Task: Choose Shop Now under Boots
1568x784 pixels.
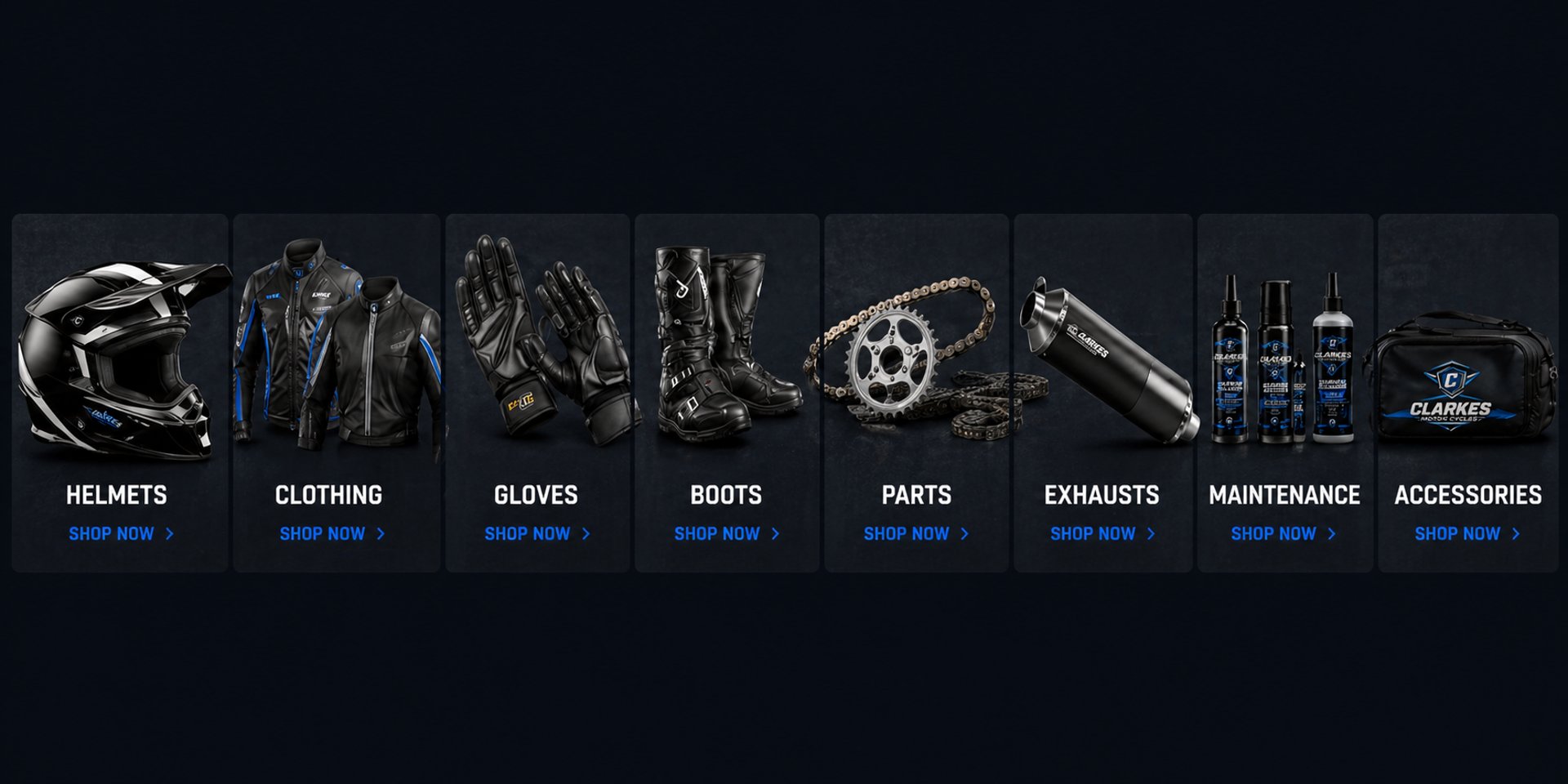Action: pyautogui.click(x=726, y=534)
